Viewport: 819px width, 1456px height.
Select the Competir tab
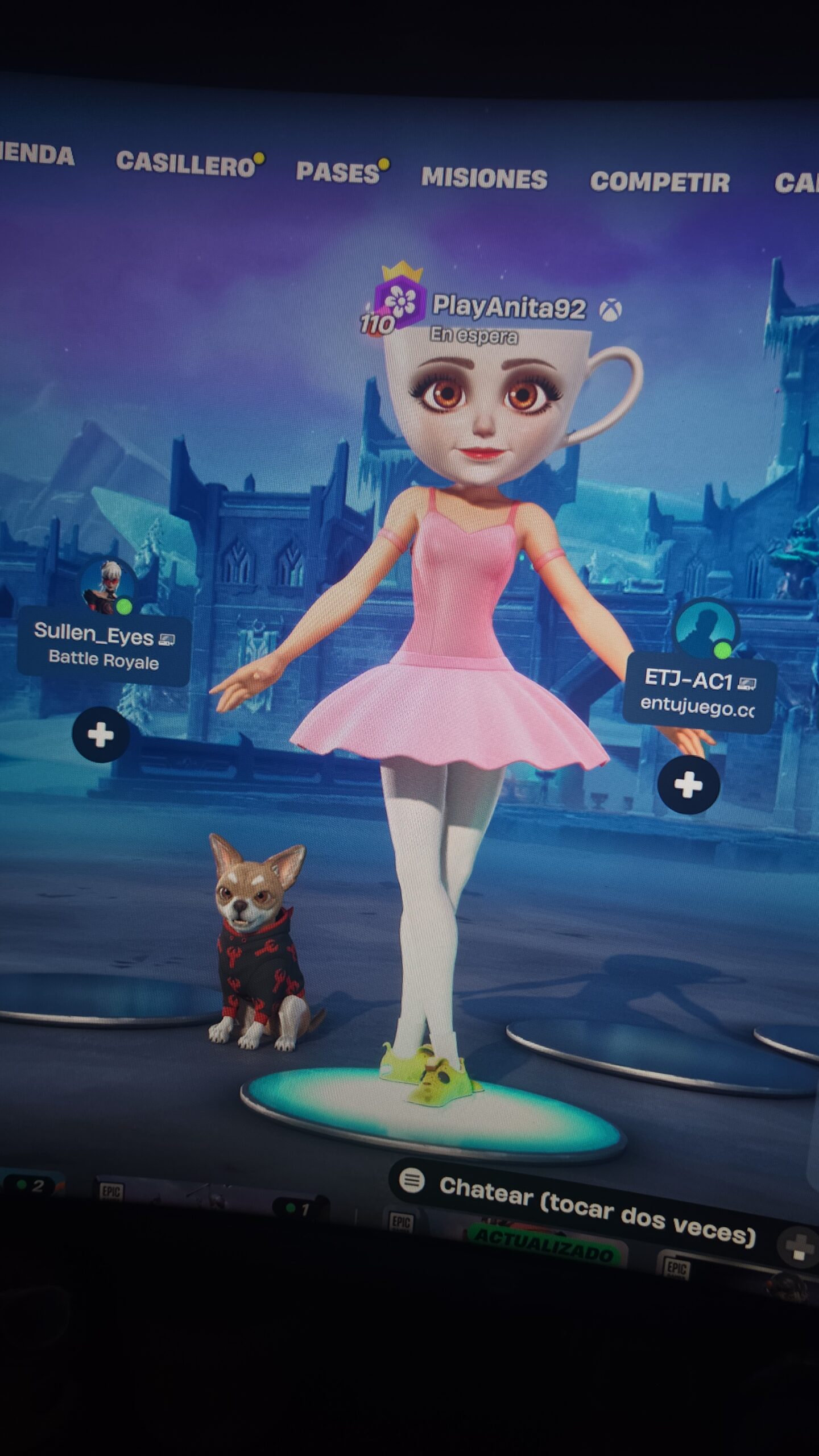pyautogui.click(x=659, y=182)
